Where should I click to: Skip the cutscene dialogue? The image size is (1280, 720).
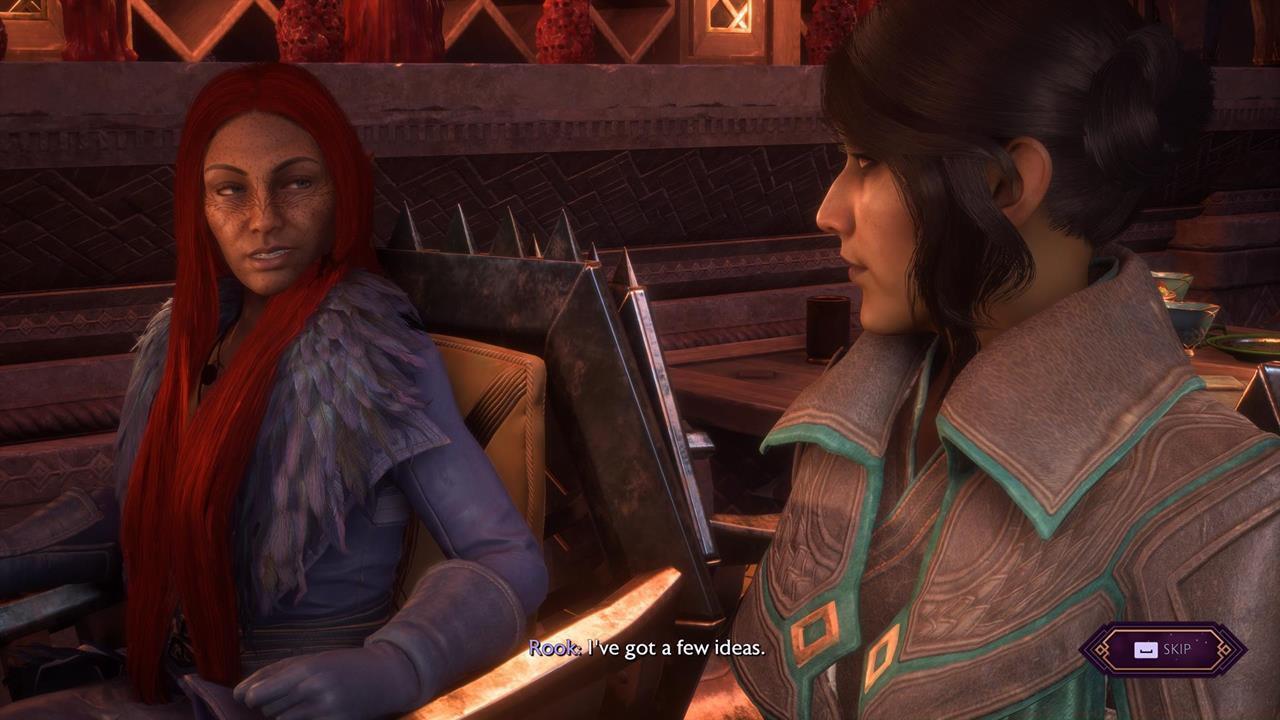1163,649
